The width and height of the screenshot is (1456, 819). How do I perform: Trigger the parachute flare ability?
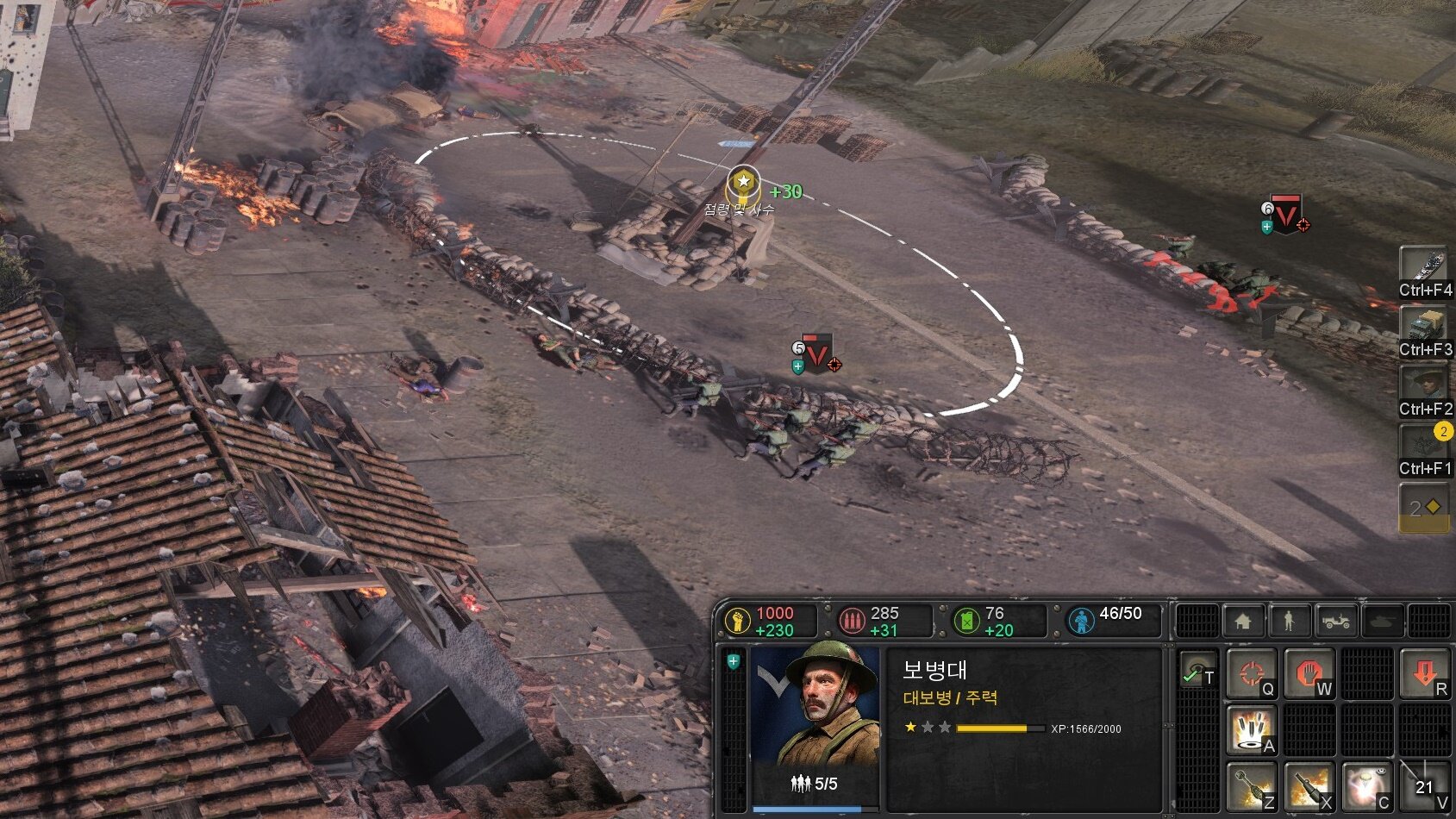[1366, 787]
